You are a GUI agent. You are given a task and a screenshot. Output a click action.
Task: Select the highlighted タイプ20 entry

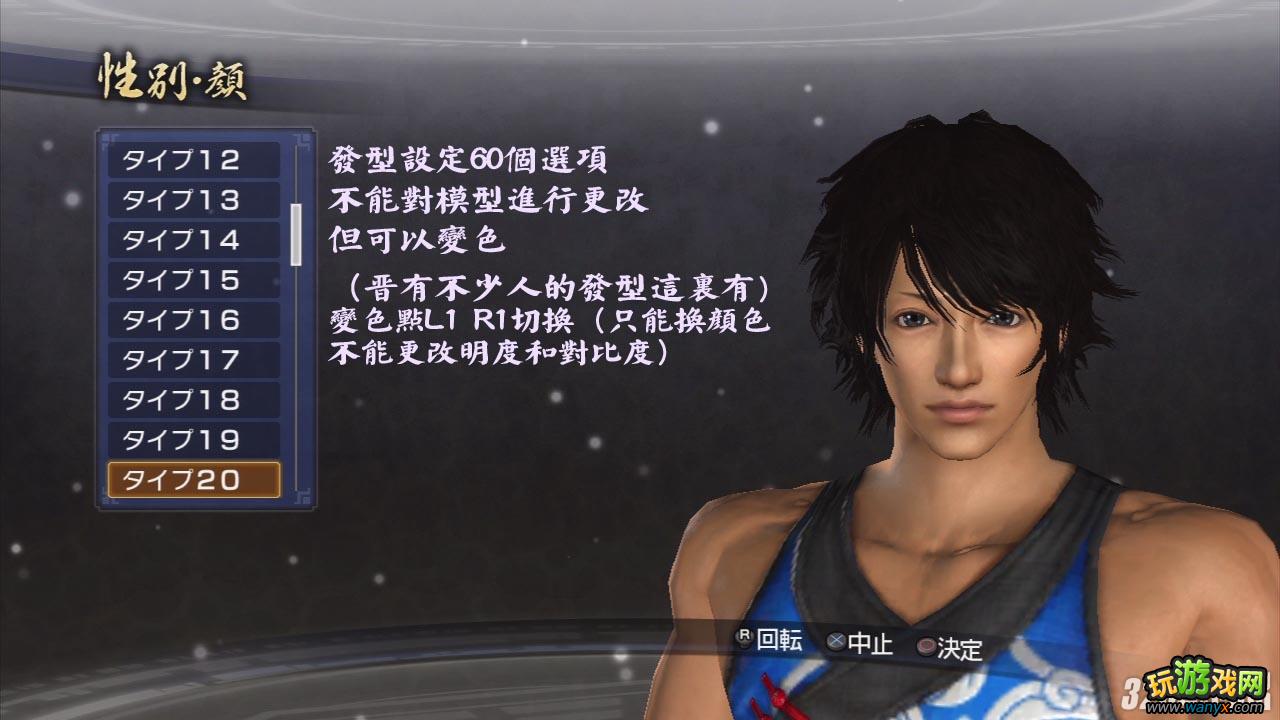click(193, 480)
